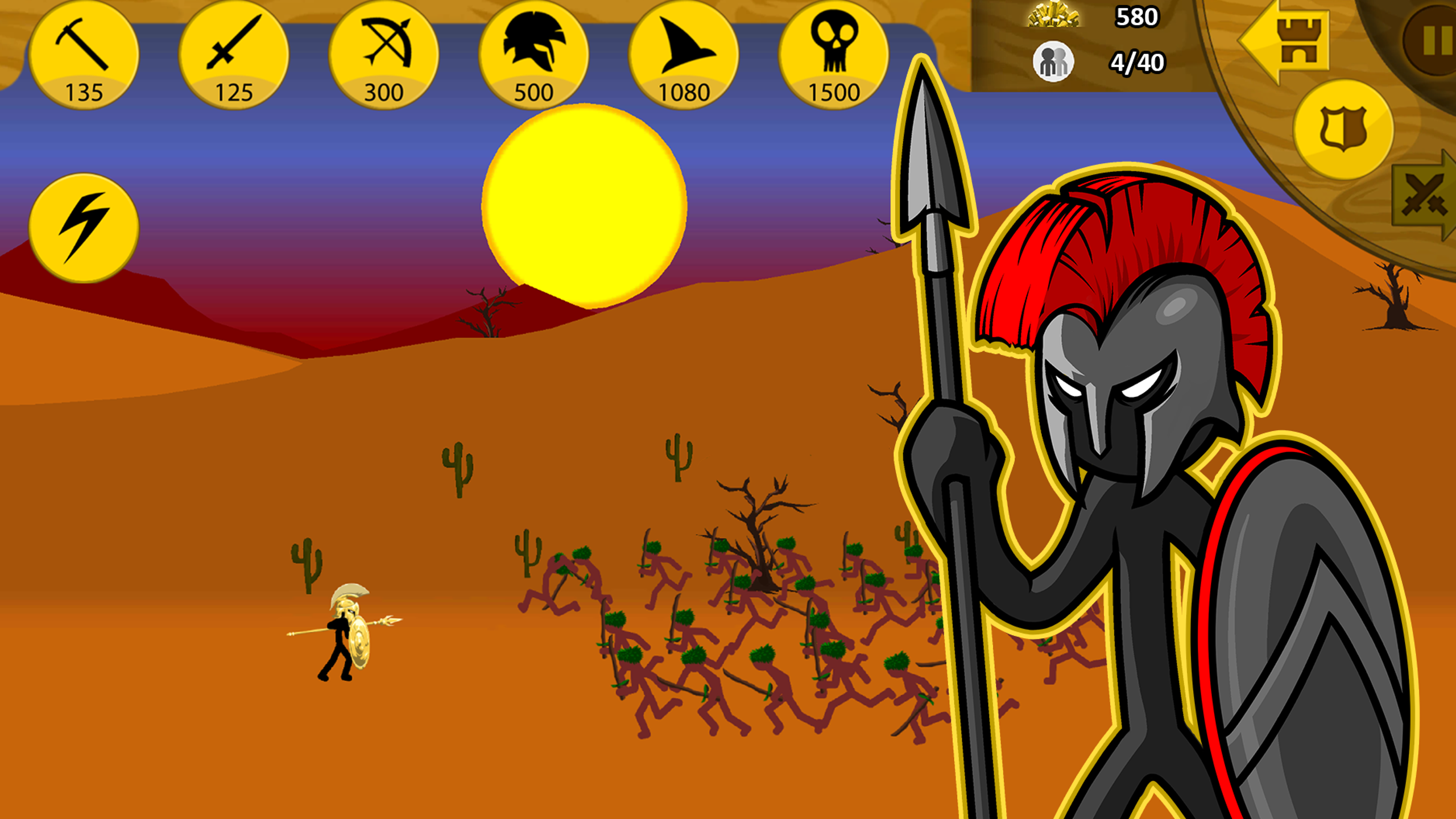Summon the Giant with the skull icon
Viewport: 1456px width, 819px height.
[x=834, y=54]
